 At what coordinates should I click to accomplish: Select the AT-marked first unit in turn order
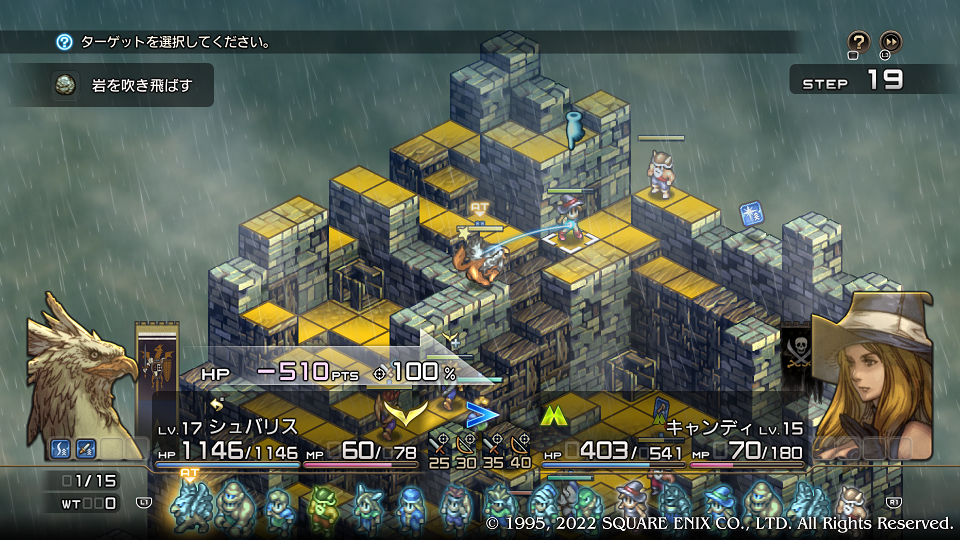point(190,503)
